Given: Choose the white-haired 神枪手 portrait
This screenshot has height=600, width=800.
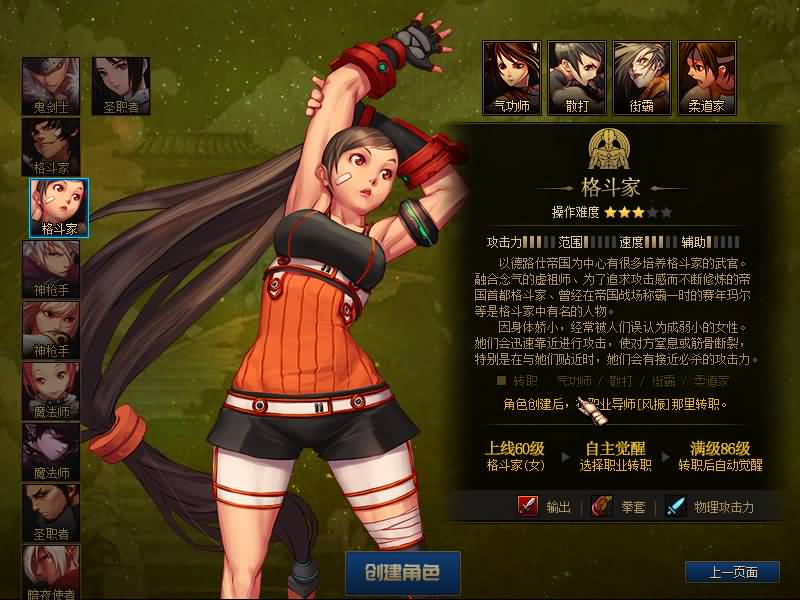Looking at the screenshot, I should pos(51,268).
